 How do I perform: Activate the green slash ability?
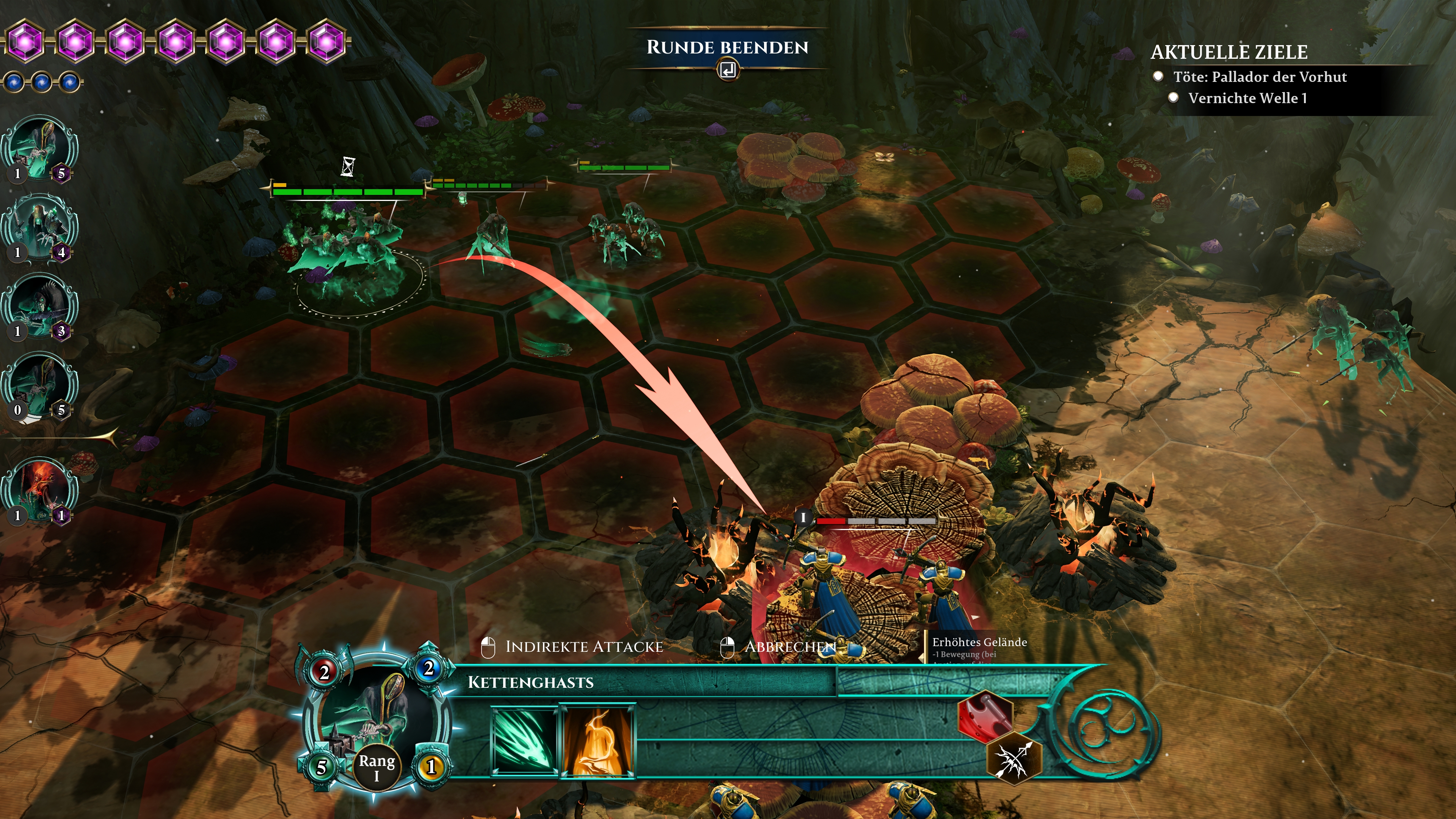tap(524, 740)
